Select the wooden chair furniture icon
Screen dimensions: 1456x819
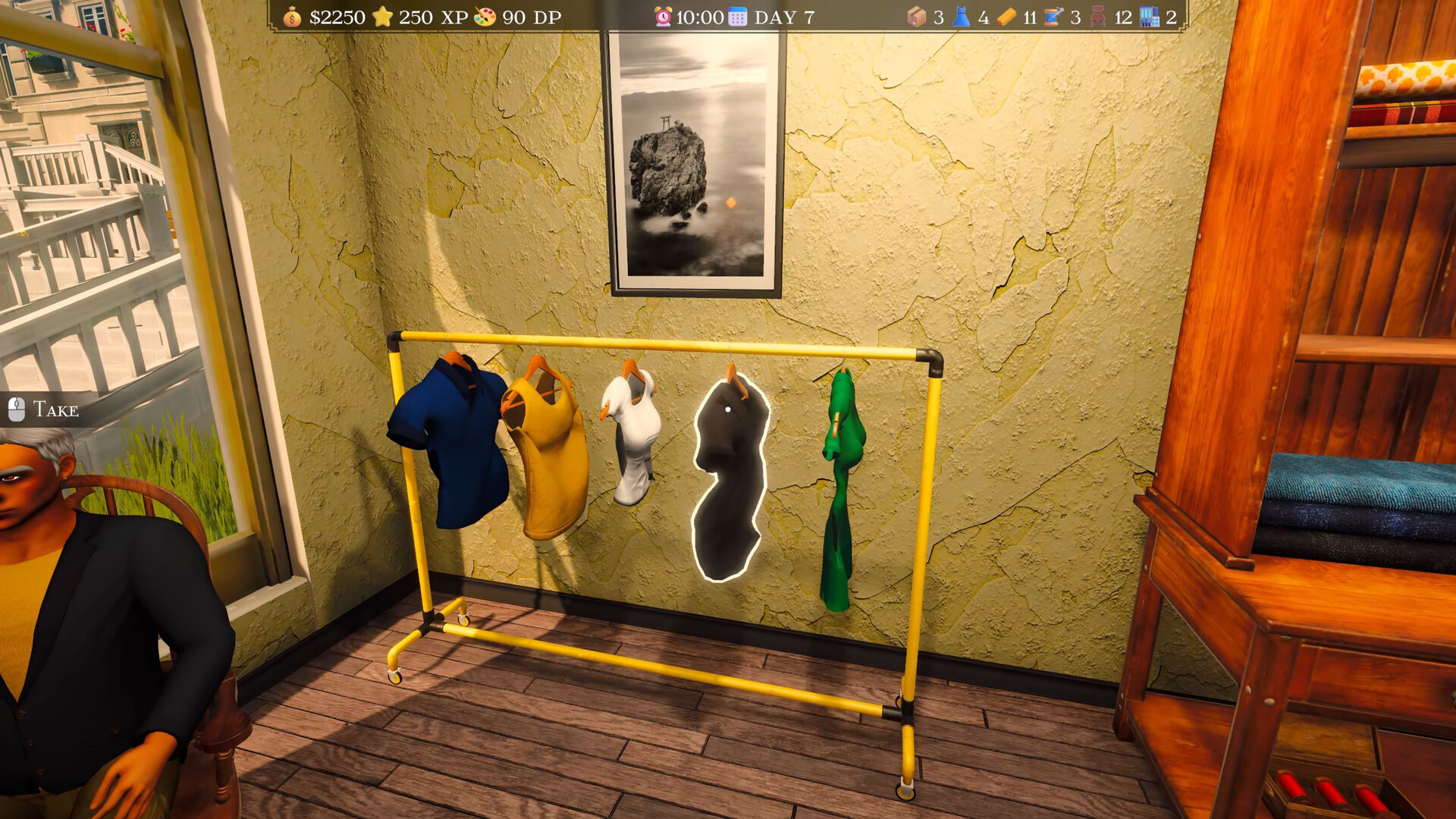[1098, 16]
